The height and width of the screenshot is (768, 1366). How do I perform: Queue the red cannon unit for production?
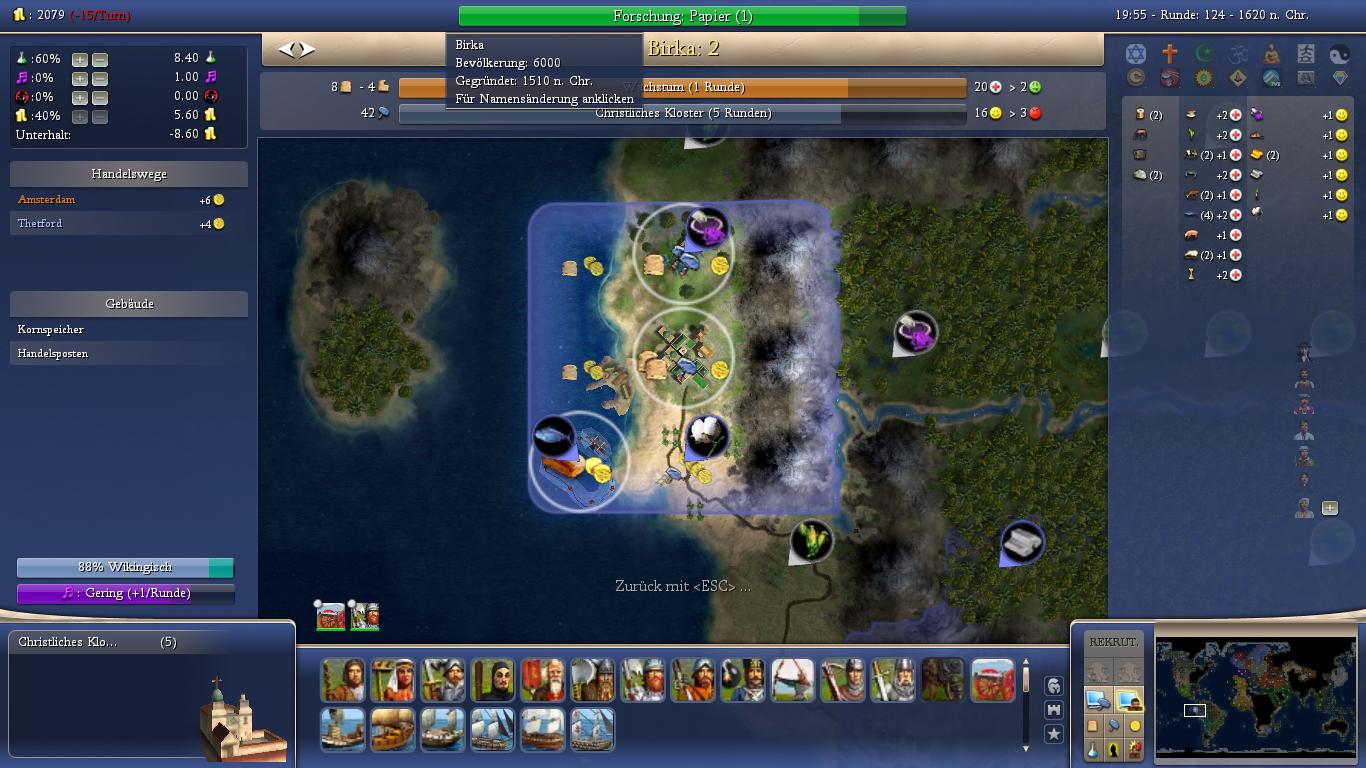[x=992, y=680]
